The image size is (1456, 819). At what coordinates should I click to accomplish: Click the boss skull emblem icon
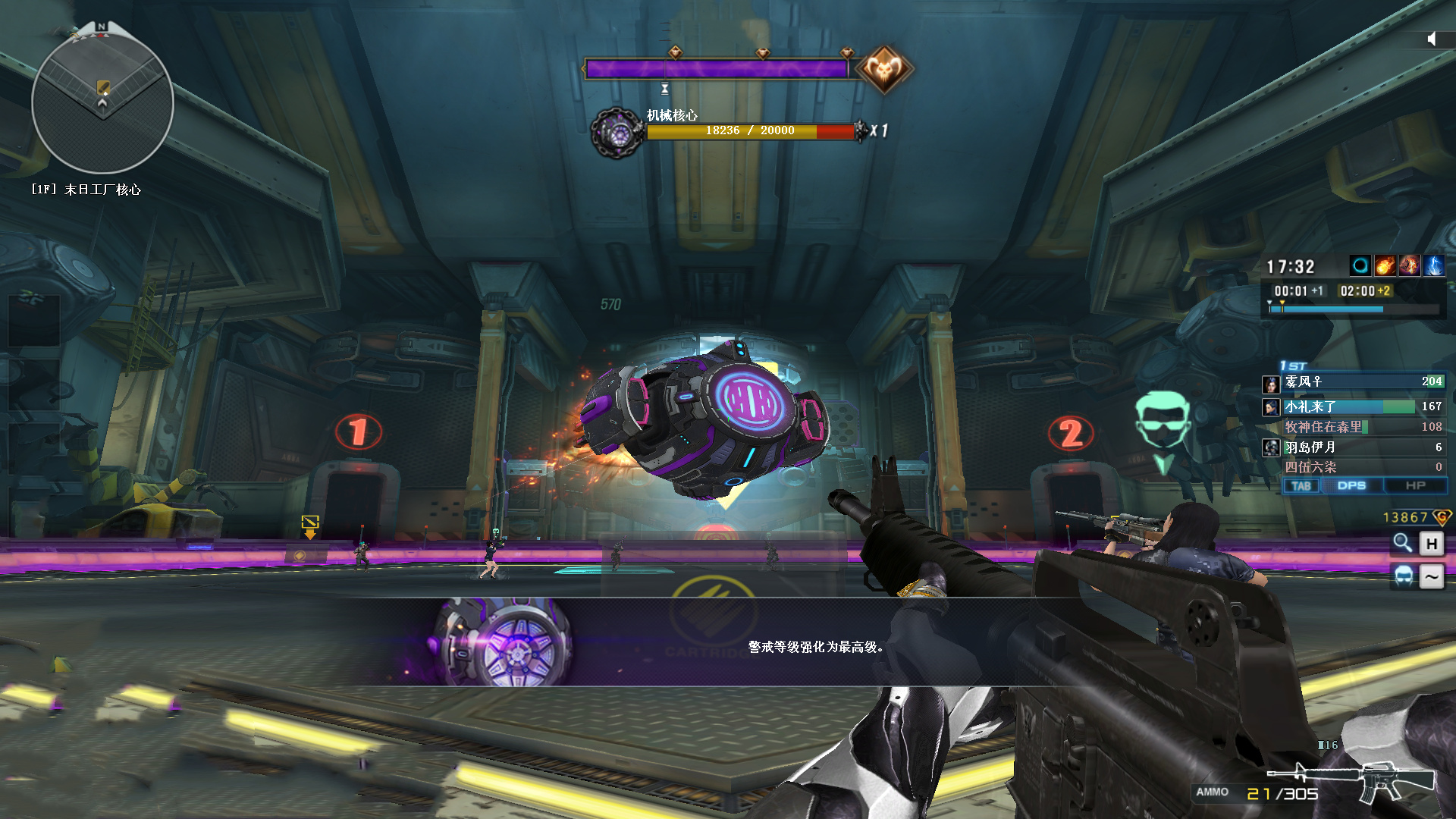884,70
